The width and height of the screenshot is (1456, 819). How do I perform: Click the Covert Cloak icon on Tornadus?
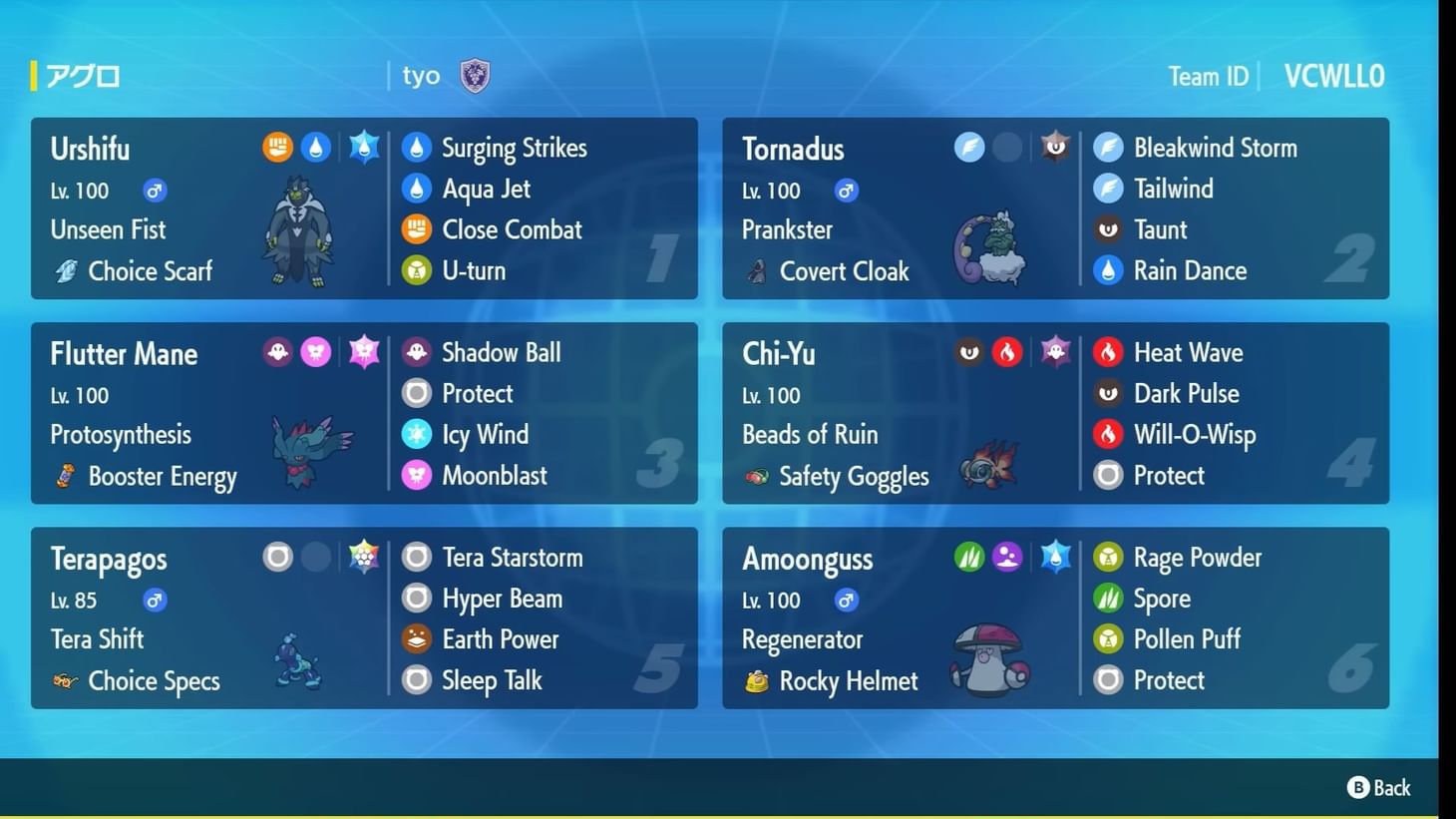click(756, 270)
